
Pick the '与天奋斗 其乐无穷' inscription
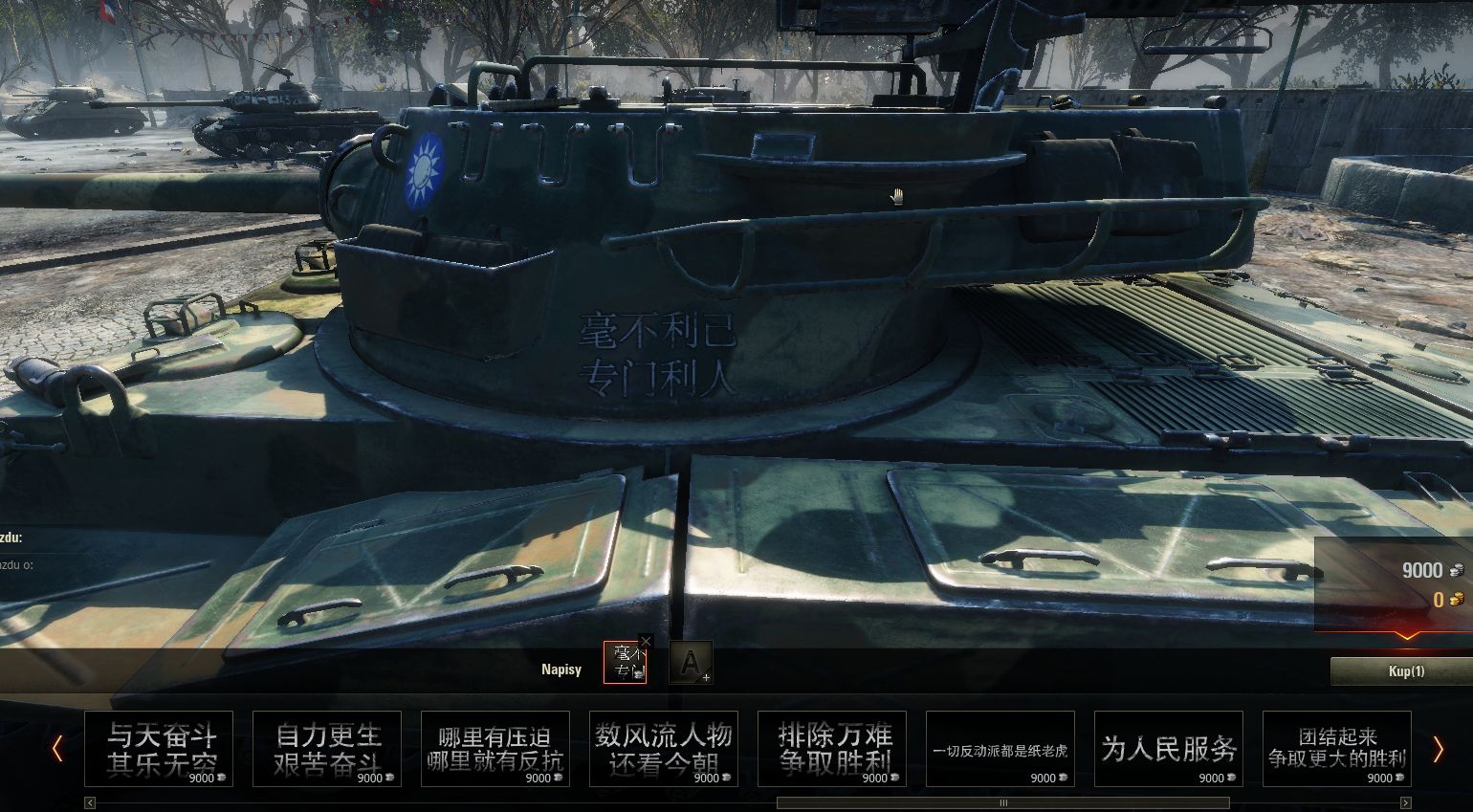click(159, 749)
